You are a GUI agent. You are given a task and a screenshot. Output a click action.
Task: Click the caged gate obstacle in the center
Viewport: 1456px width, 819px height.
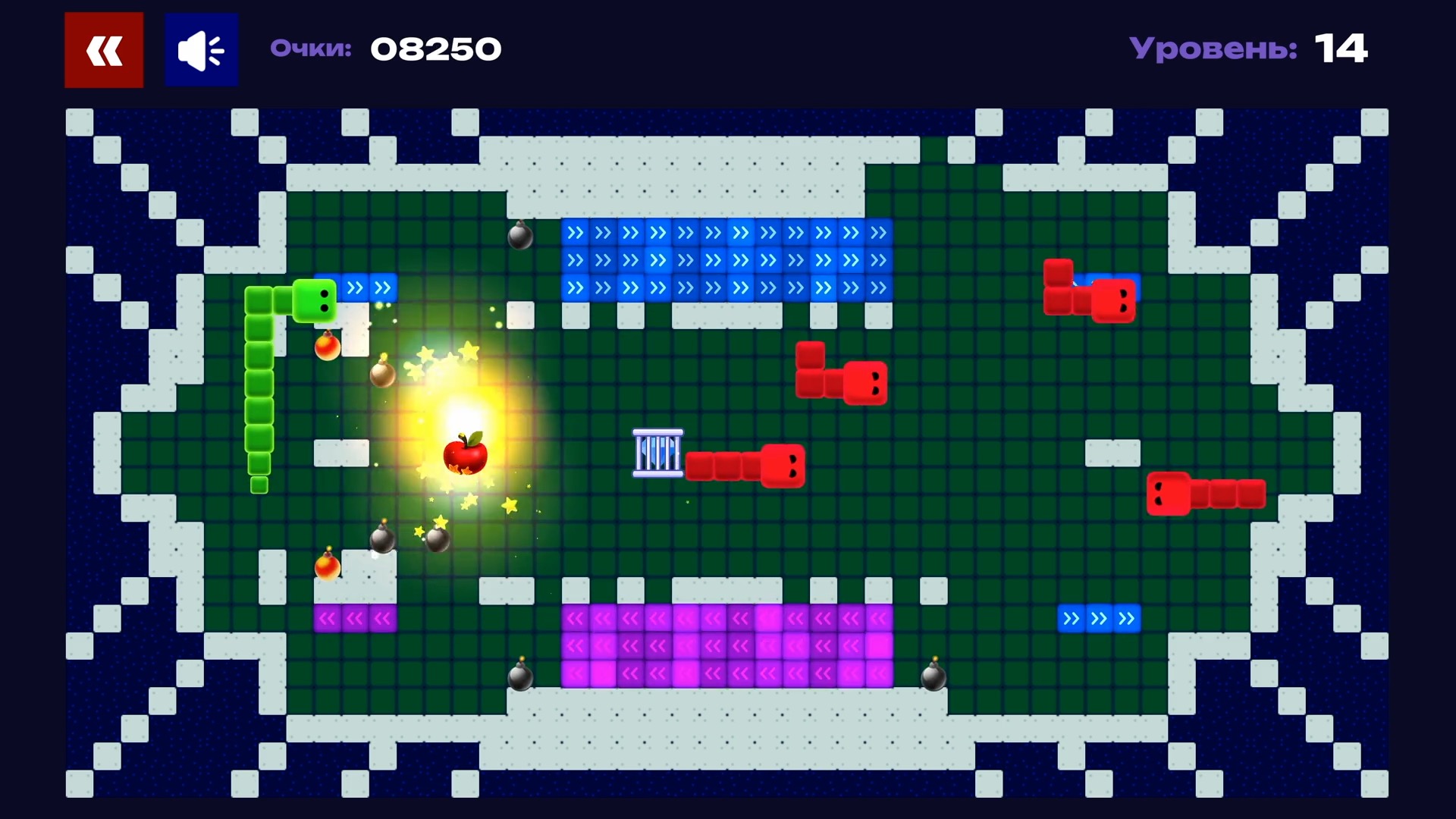tap(657, 451)
